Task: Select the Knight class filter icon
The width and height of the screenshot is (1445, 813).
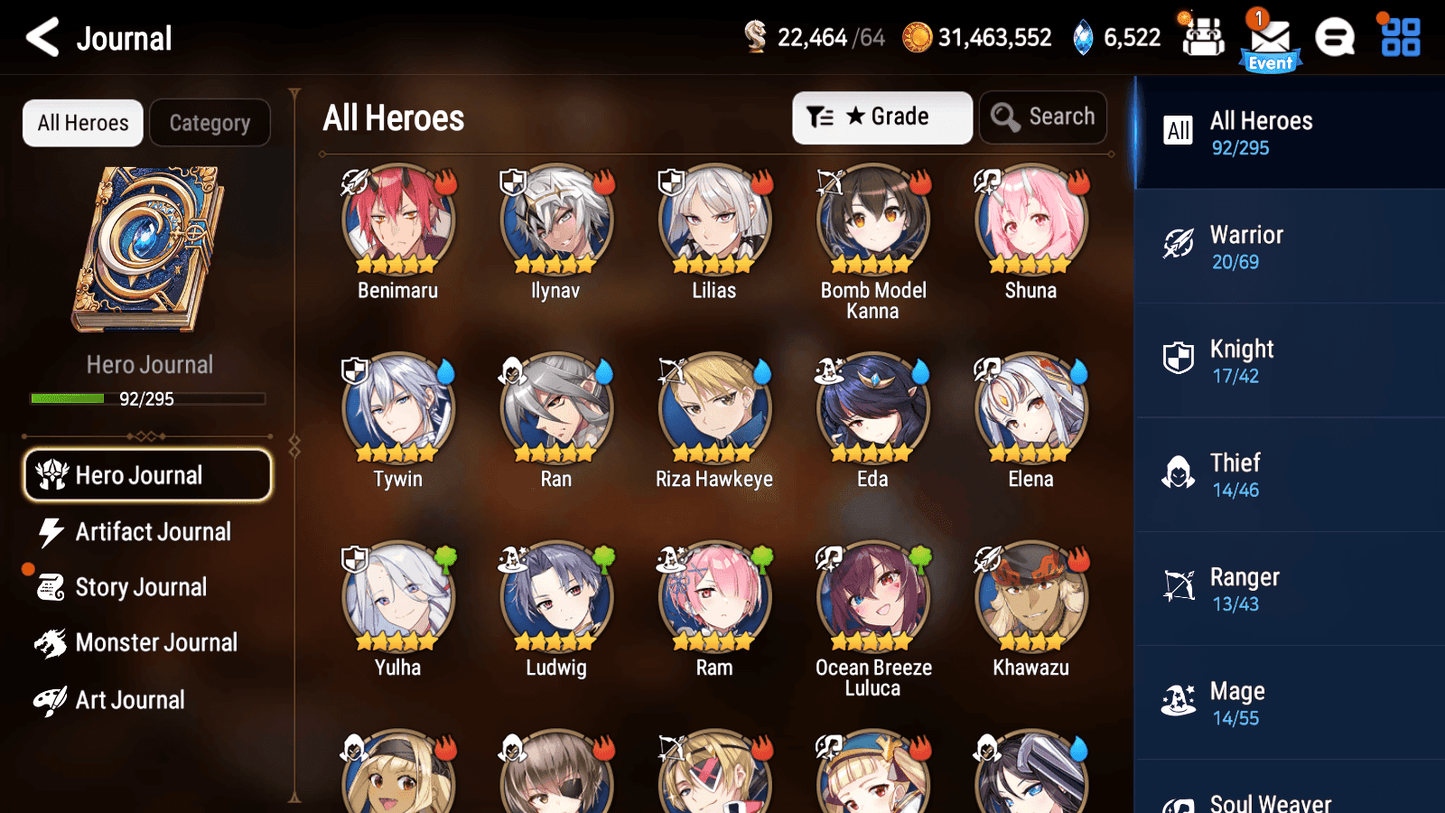Action: [x=1180, y=358]
